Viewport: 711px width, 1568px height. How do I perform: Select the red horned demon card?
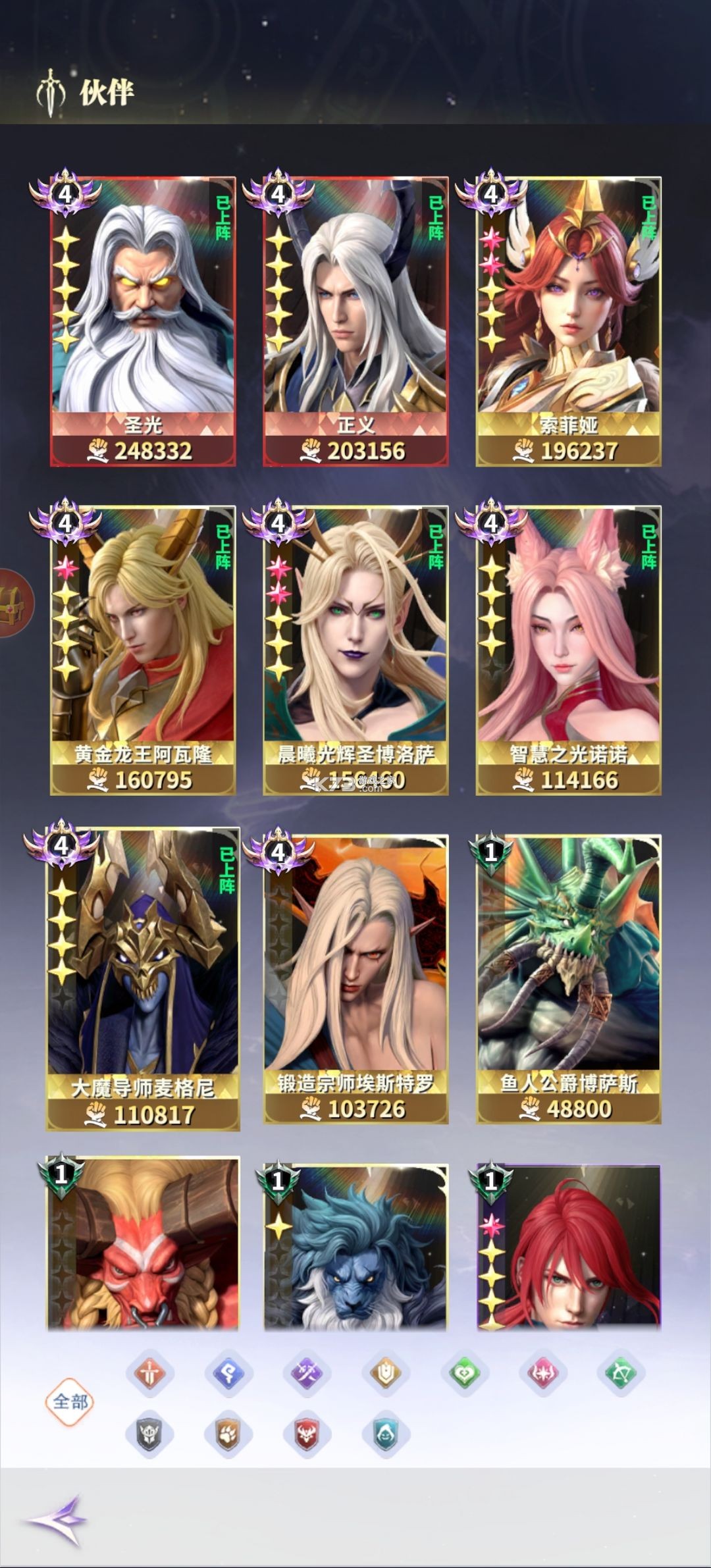(143, 1244)
